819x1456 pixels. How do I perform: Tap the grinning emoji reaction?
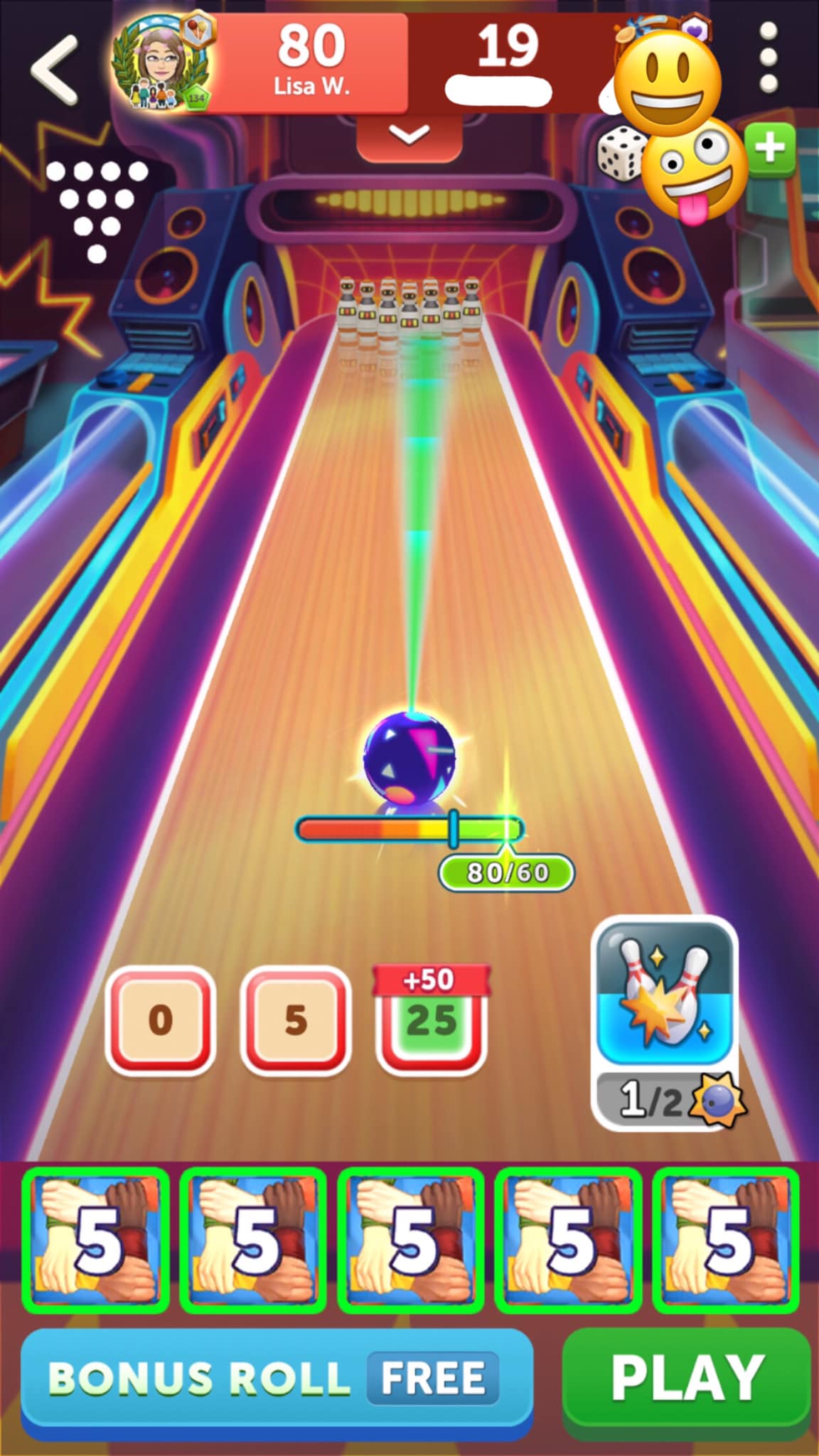667,82
